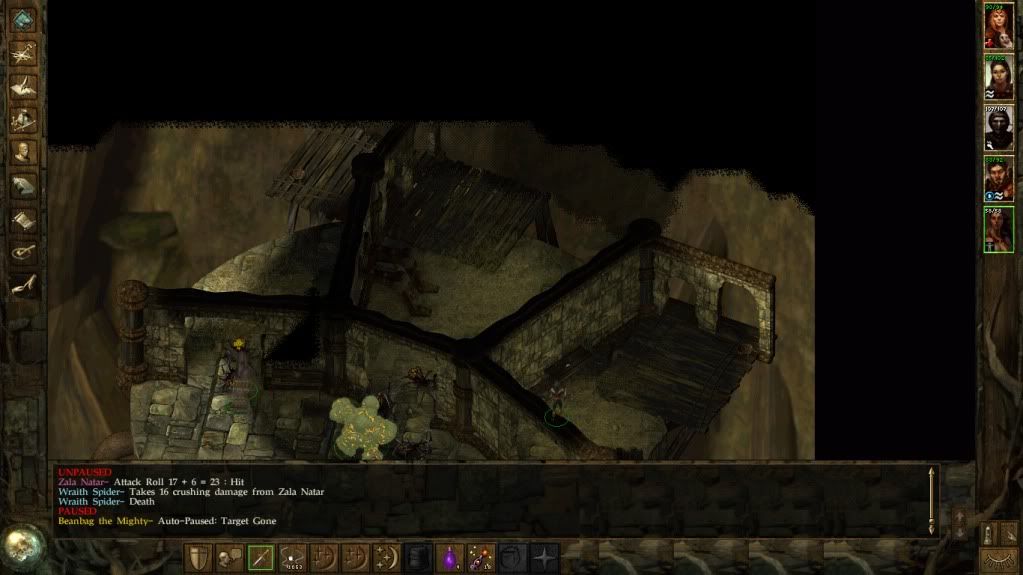Select the green-highlighted bottom party portrait

(x=998, y=230)
